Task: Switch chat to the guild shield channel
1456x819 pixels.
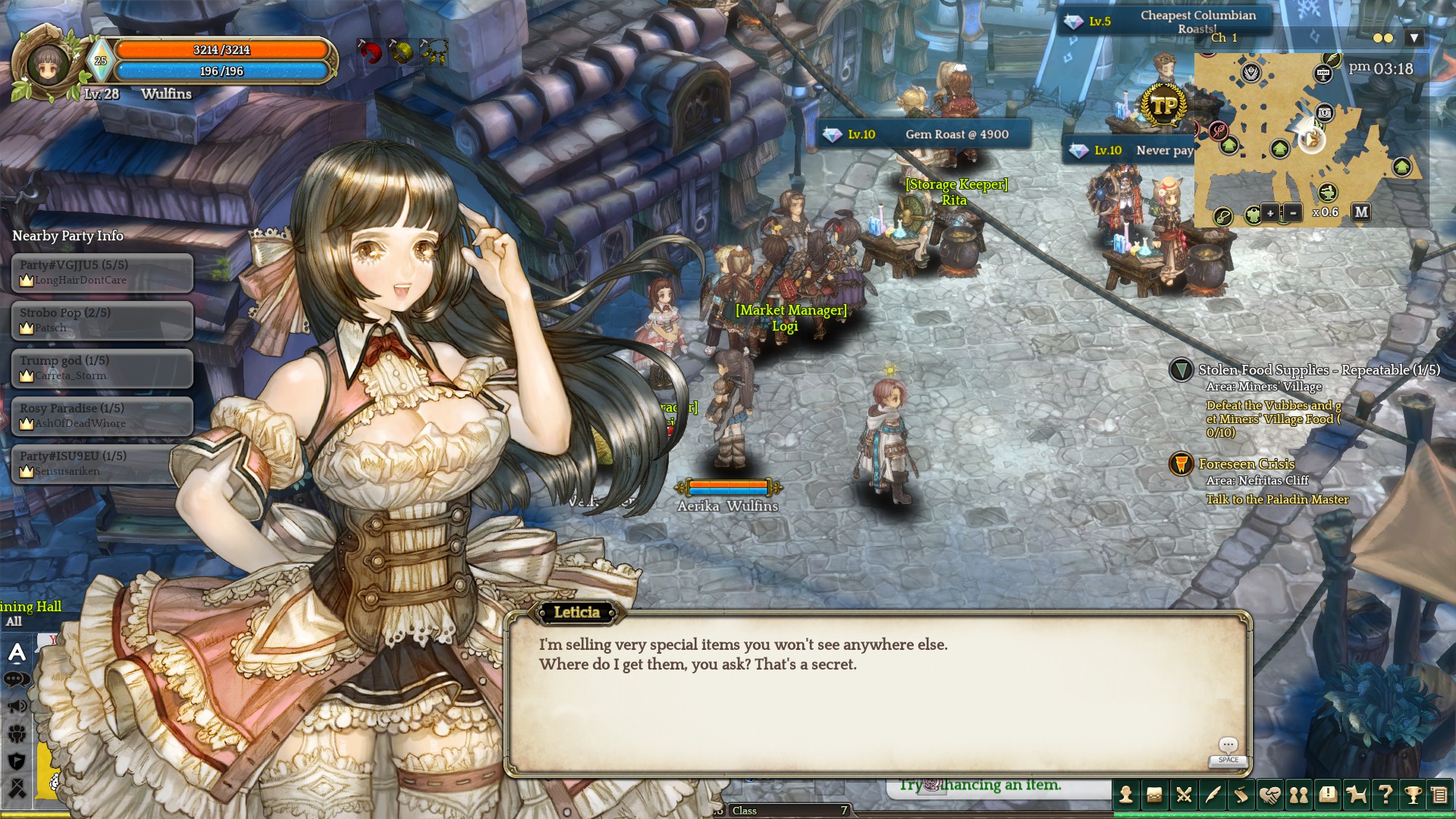Action: (x=17, y=761)
